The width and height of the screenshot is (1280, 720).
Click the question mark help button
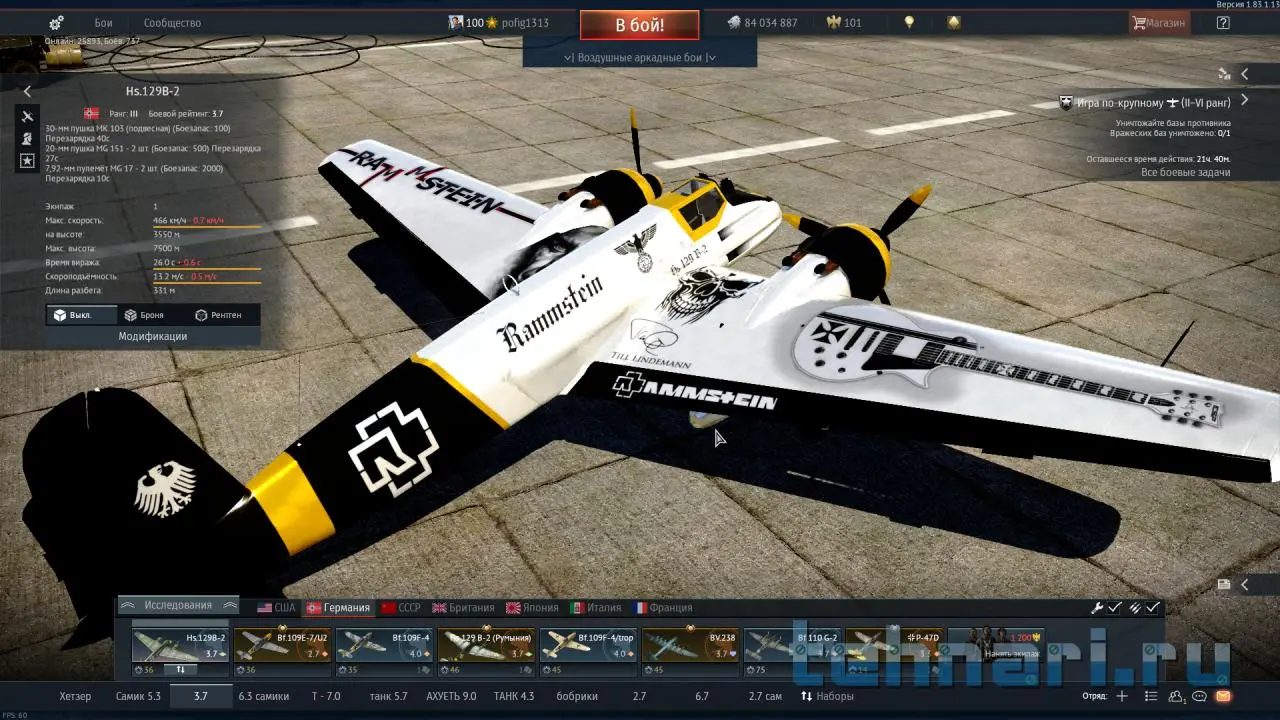pyautogui.click(x=1223, y=23)
